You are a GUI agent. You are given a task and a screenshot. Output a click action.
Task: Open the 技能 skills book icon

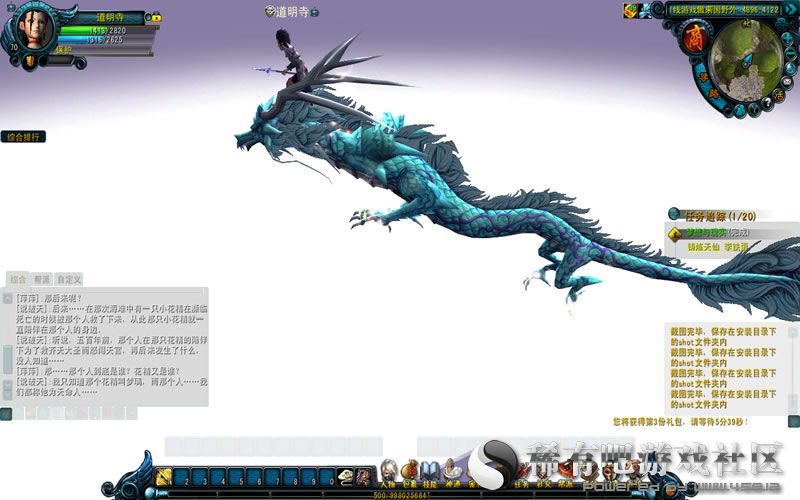[x=430, y=469]
